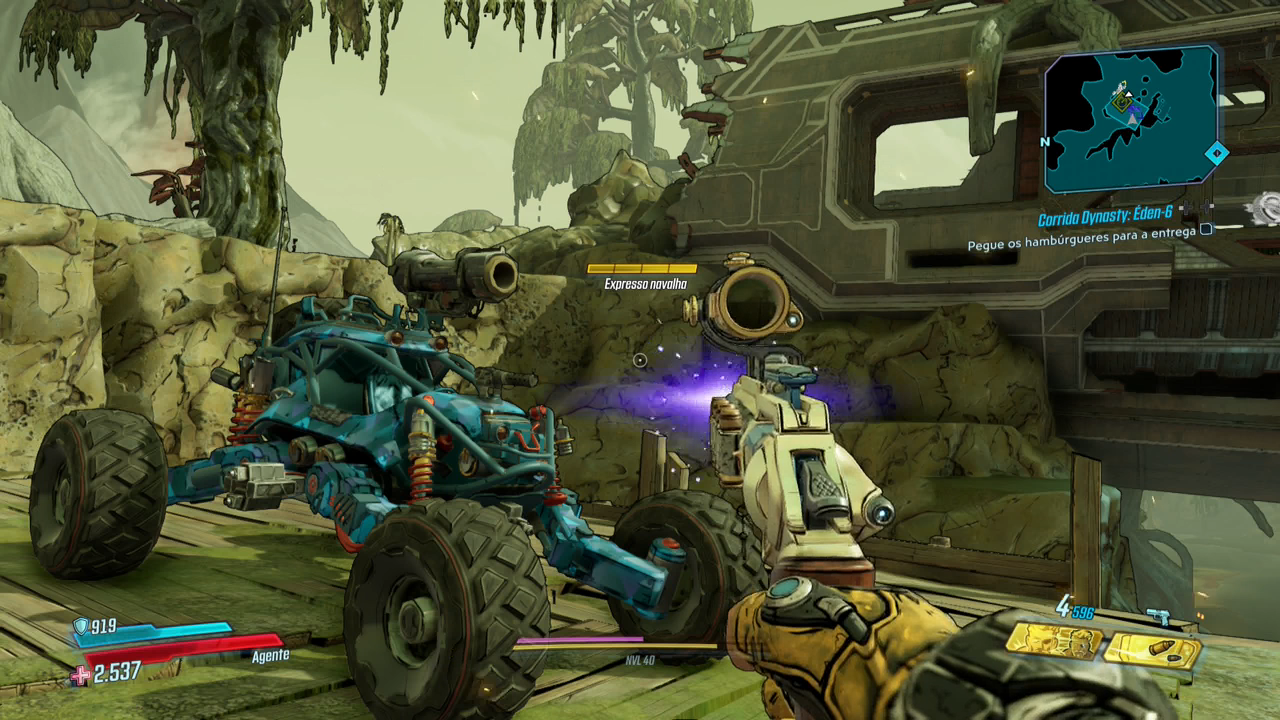
Task: Select the golden bullet ammo card
Action: coord(1153,649)
